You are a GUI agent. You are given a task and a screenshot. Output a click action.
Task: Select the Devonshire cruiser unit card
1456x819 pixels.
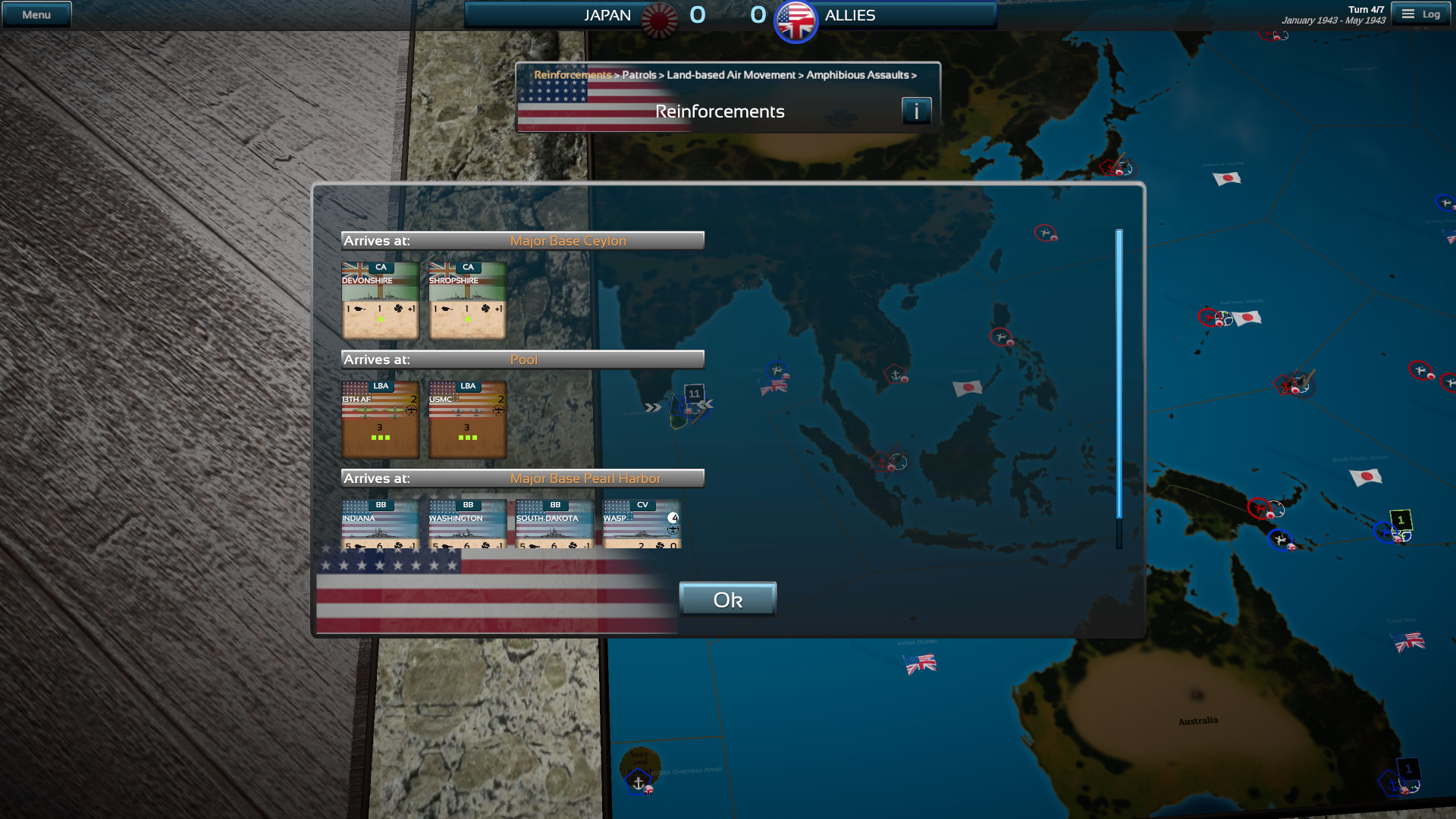point(380,300)
